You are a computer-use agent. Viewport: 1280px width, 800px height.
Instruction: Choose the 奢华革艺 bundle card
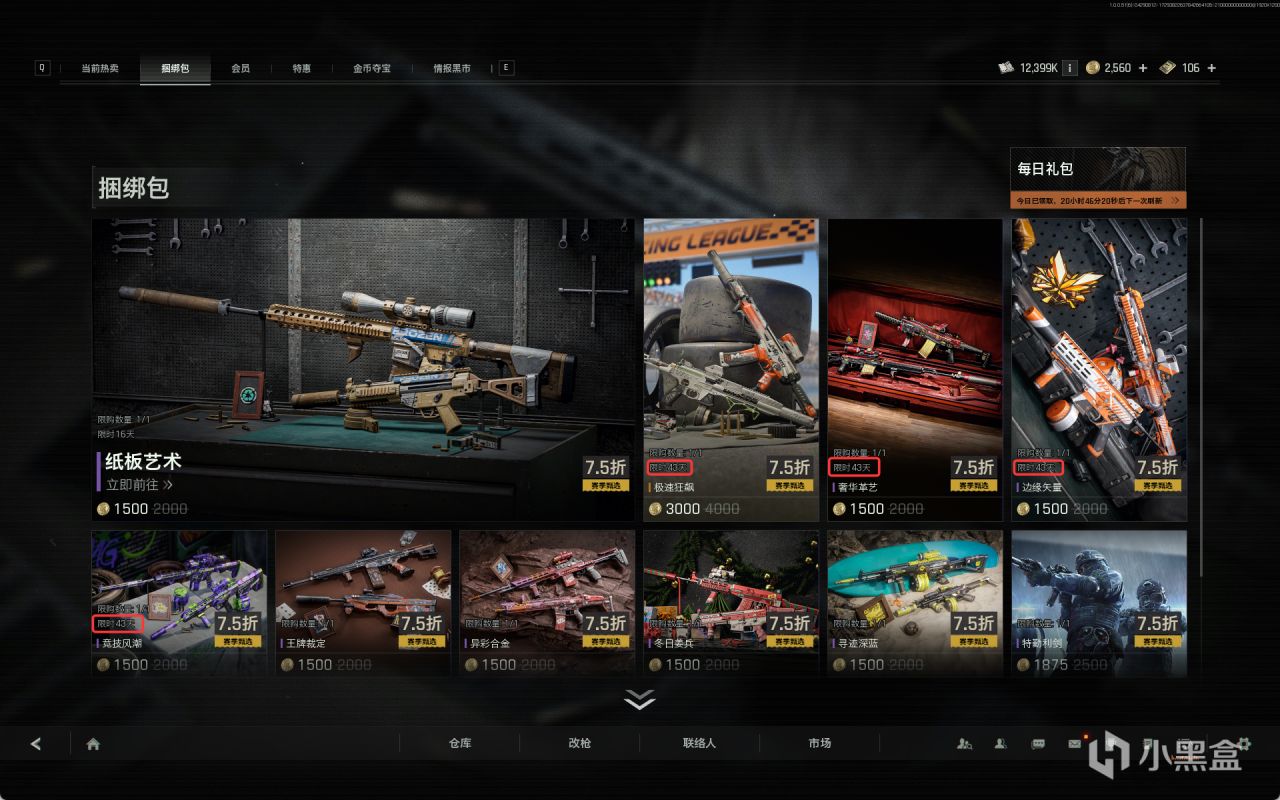pyautogui.click(x=915, y=368)
